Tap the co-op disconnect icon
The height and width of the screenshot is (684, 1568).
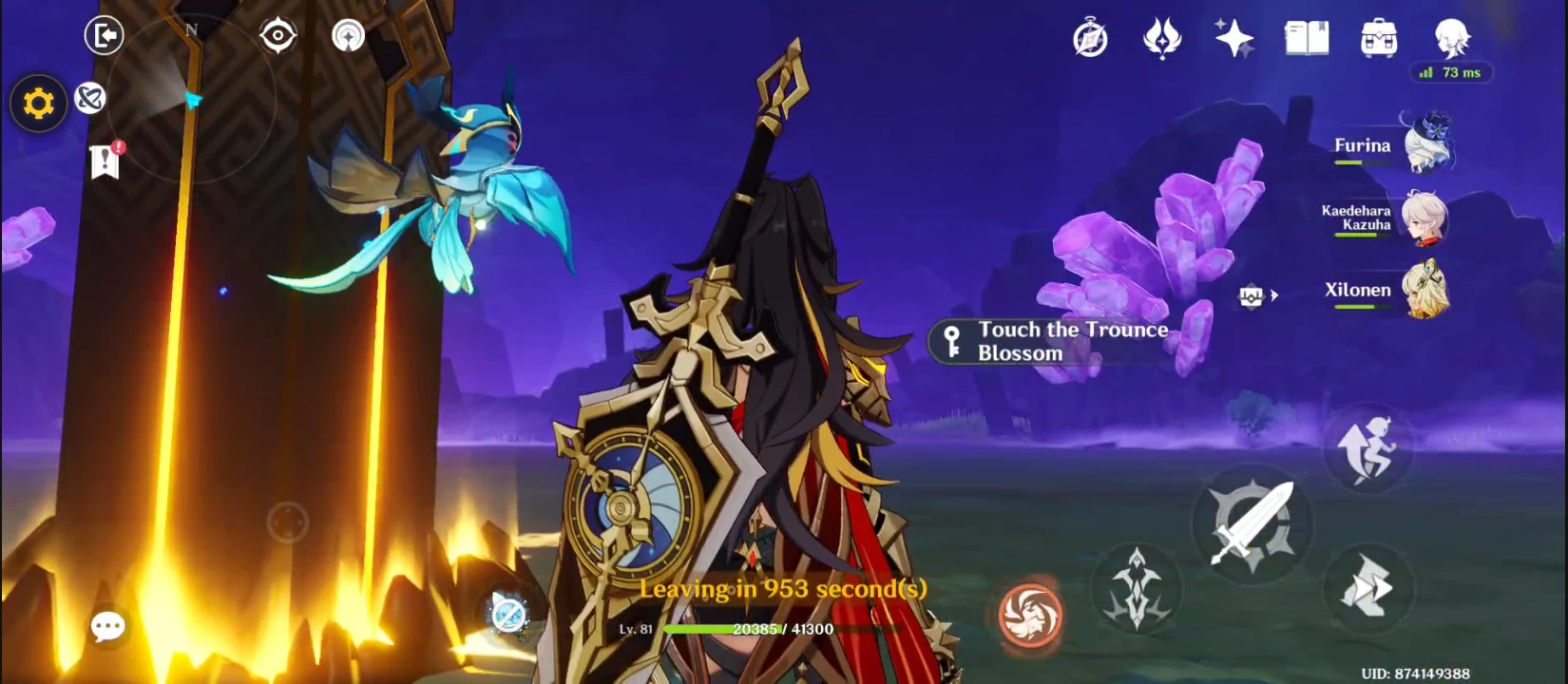90,100
